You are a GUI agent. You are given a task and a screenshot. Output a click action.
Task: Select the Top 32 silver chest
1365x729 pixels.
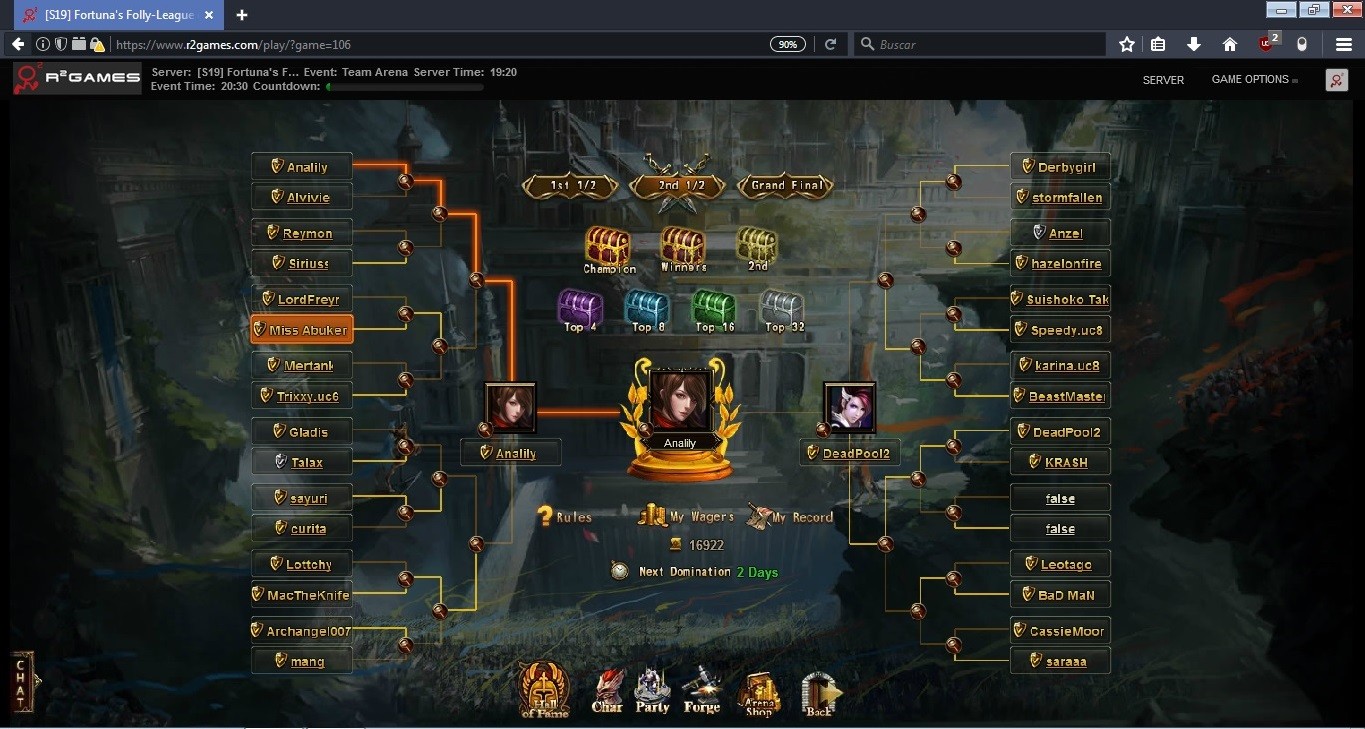(x=781, y=309)
